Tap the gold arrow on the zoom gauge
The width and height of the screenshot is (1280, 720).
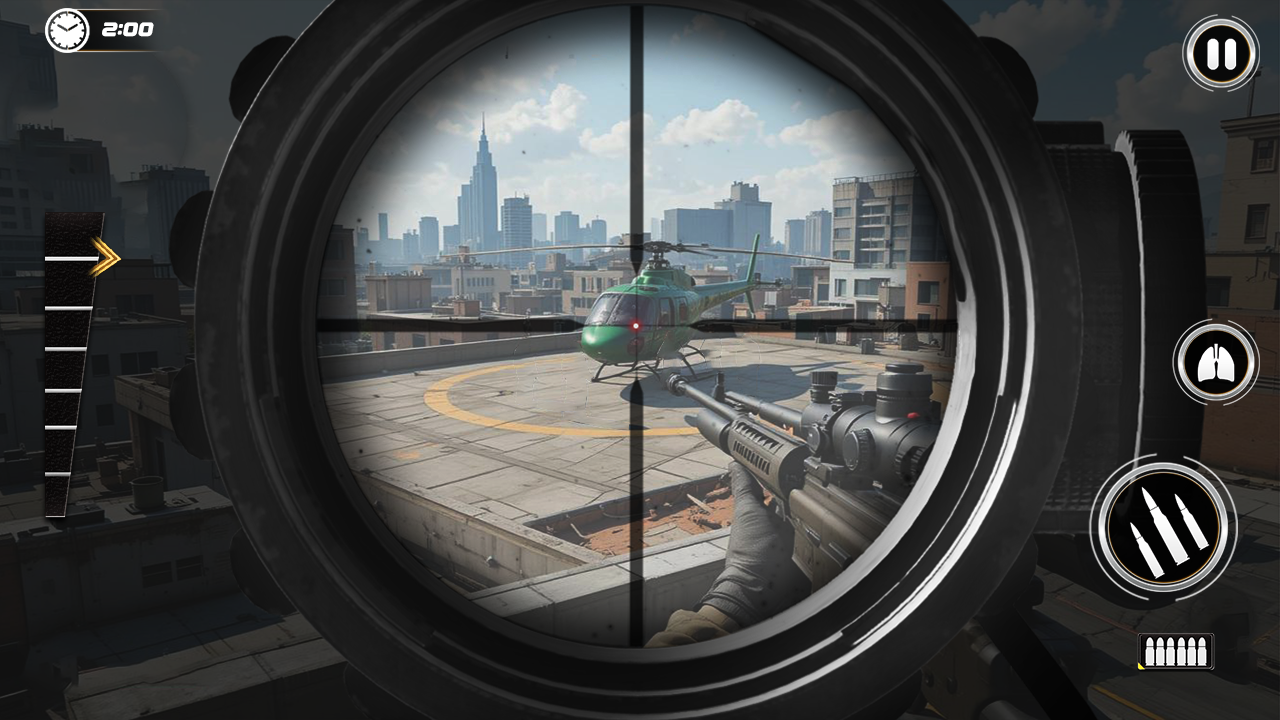tap(103, 257)
